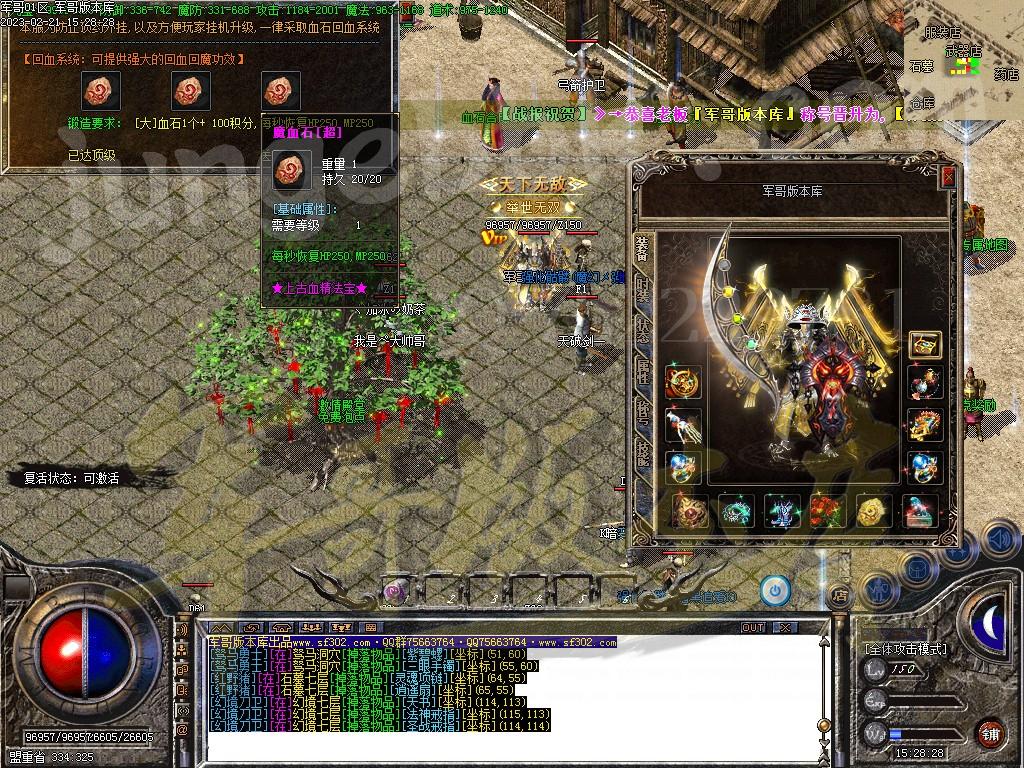
Task: Open the treasure chest slot in equipment panel
Action: pos(924,346)
